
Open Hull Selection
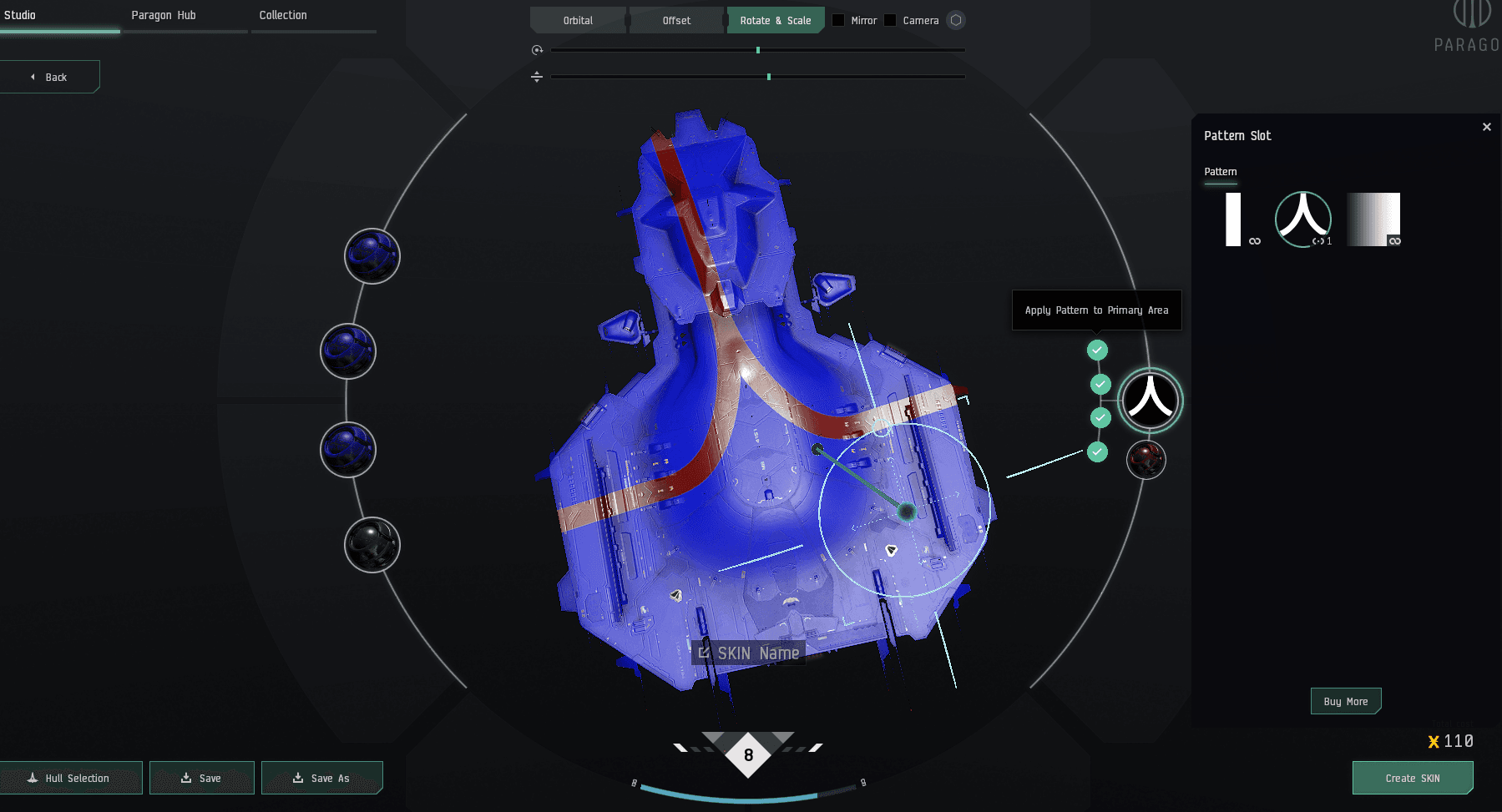click(x=70, y=778)
